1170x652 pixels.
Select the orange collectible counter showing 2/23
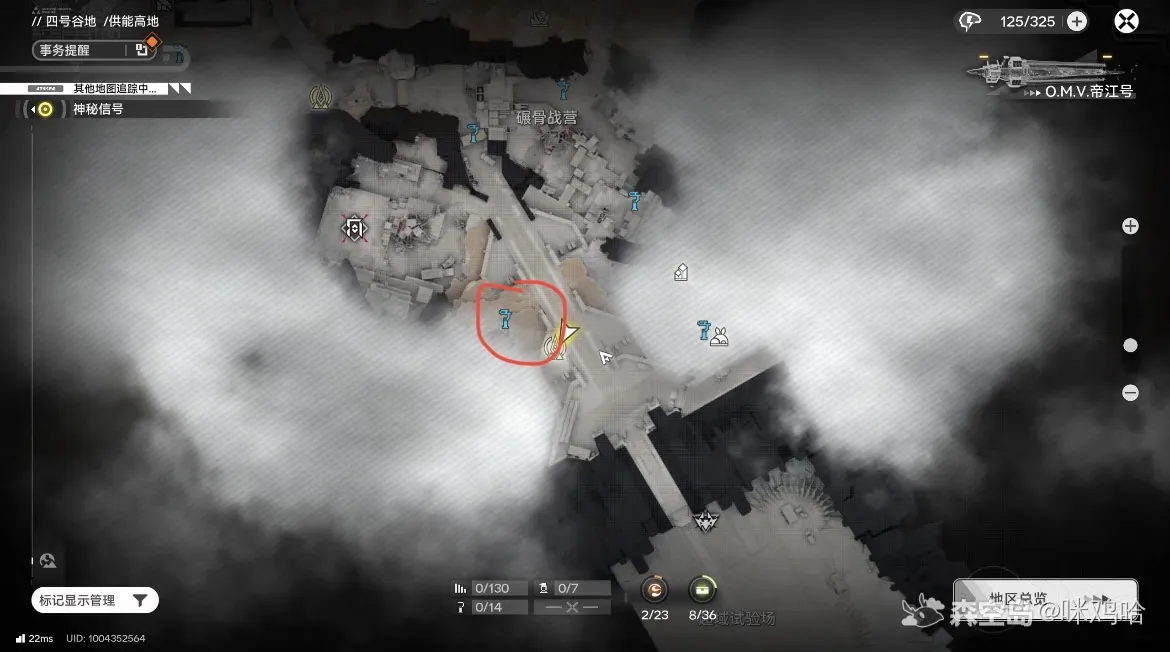[x=654, y=589]
